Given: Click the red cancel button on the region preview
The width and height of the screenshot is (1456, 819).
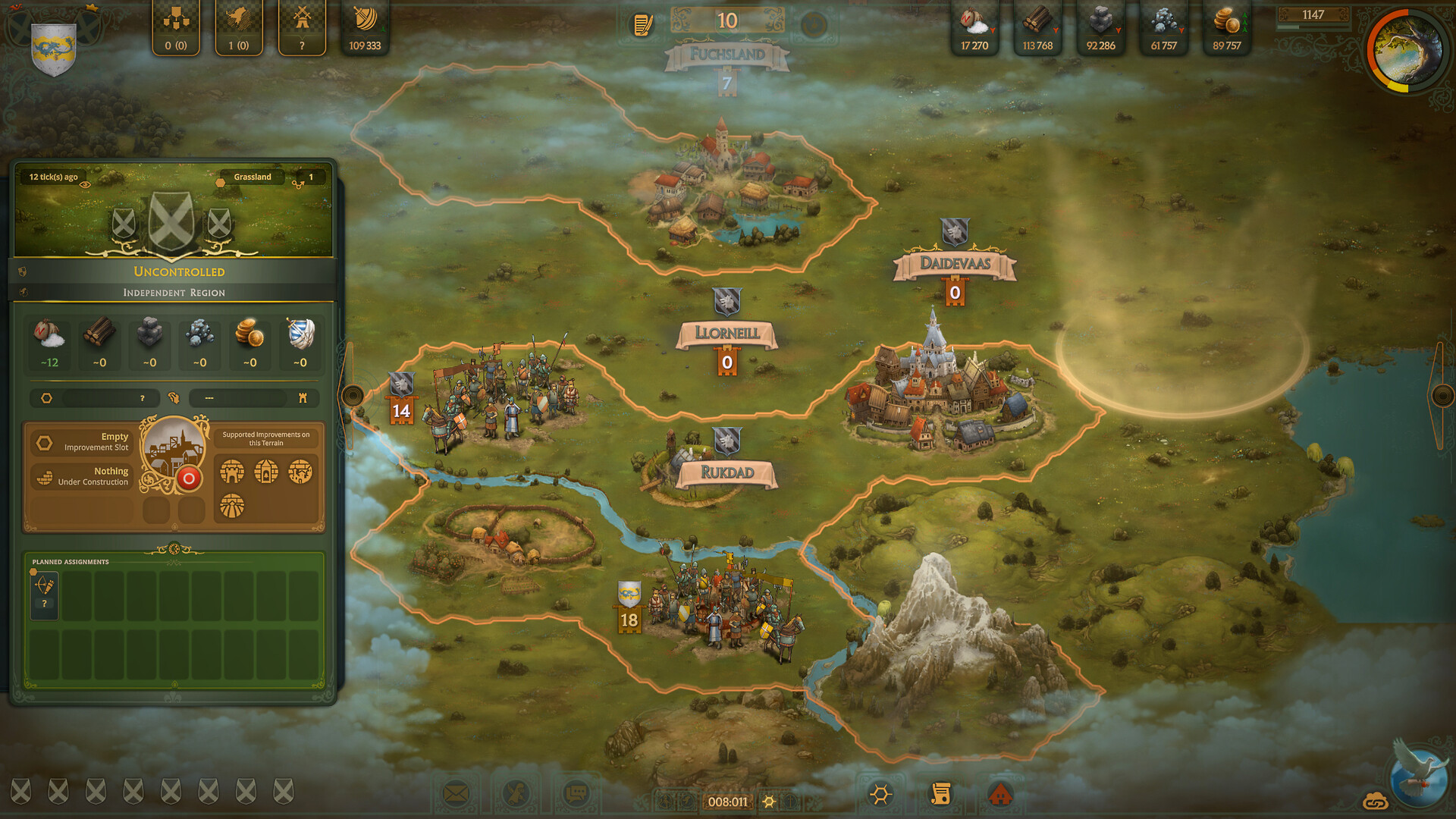Looking at the screenshot, I should [x=188, y=479].
